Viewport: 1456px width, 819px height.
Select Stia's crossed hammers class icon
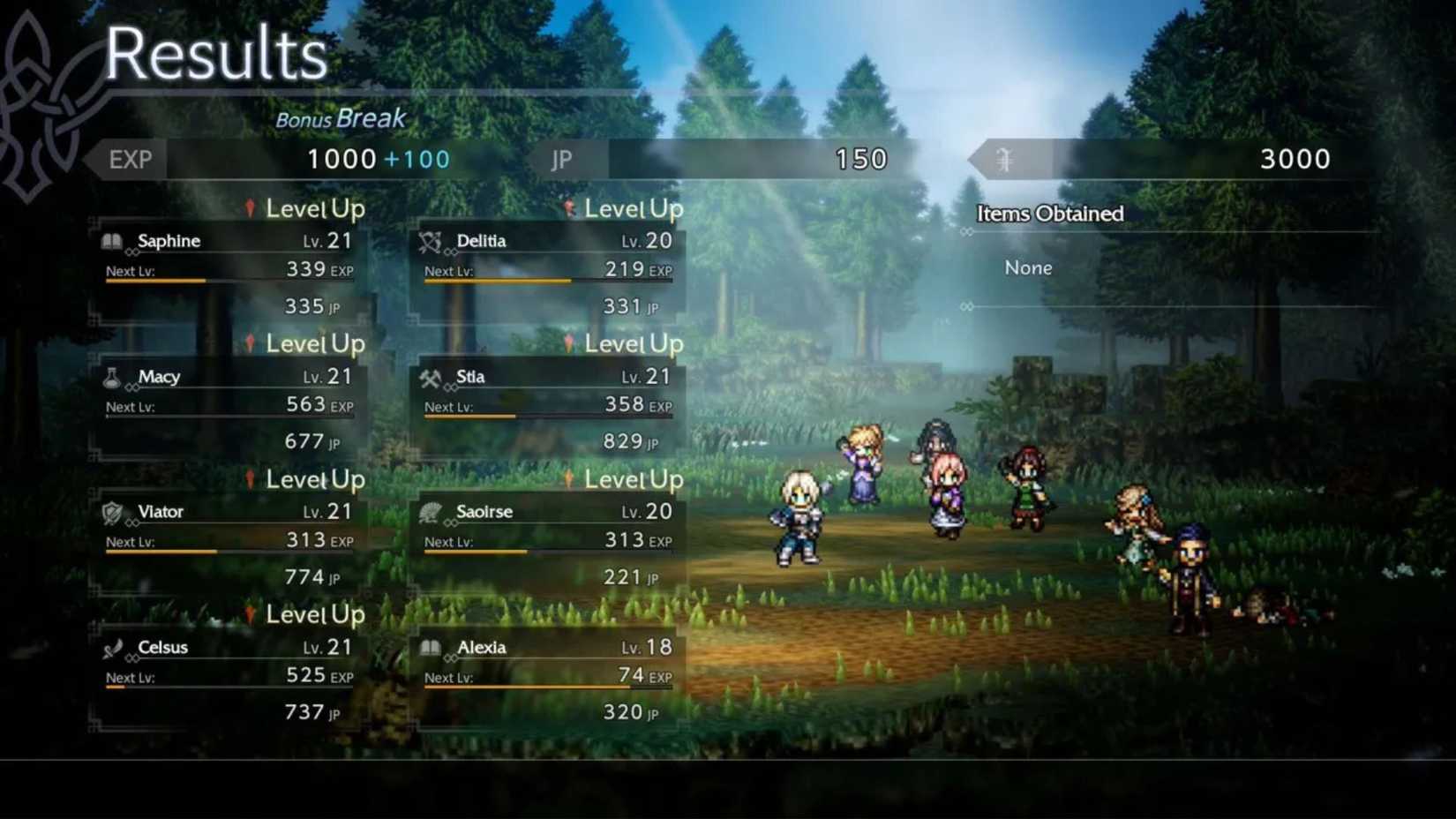[x=432, y=376]
